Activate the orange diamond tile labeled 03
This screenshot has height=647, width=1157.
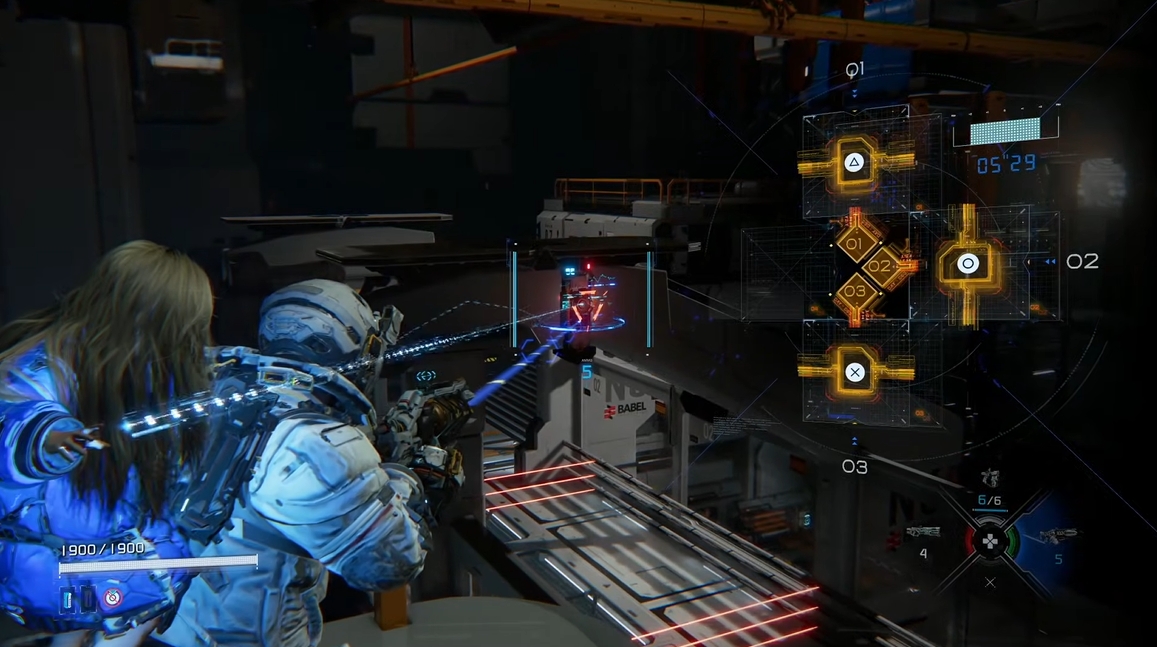click(x=855, y=292)
